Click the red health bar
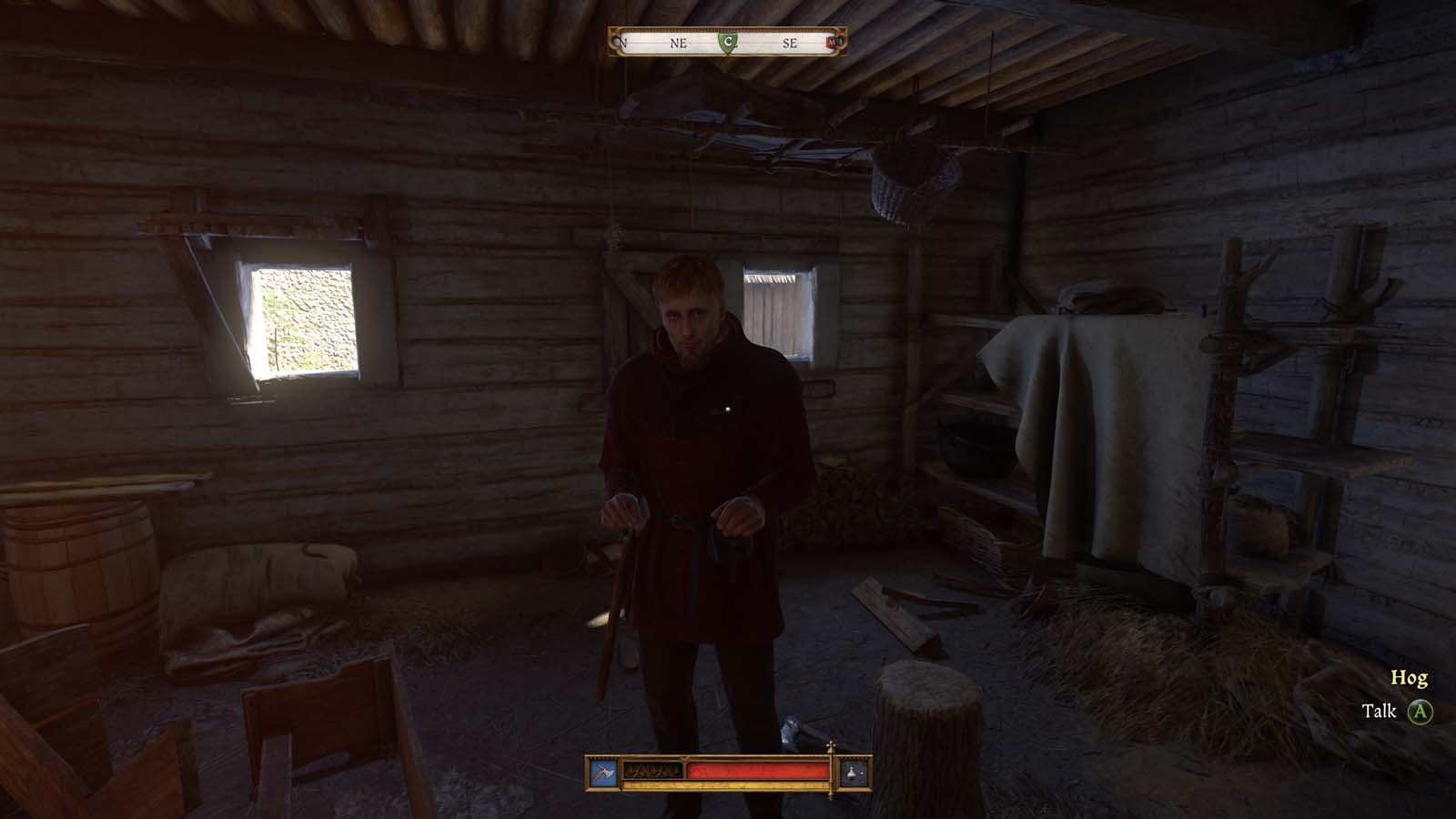The height and width of the screenshot is (819, 1456). (x=755, y=769)
